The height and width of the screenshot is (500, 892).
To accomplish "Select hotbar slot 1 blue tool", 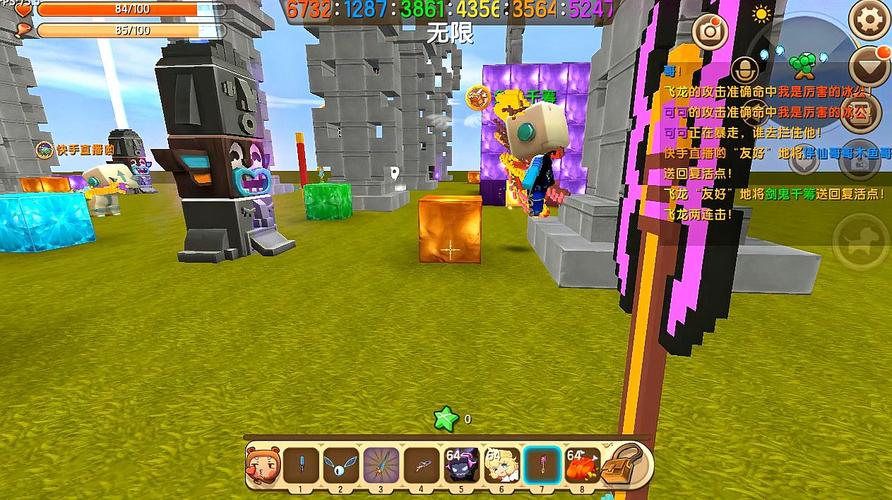I will click(x=301, y=465).
